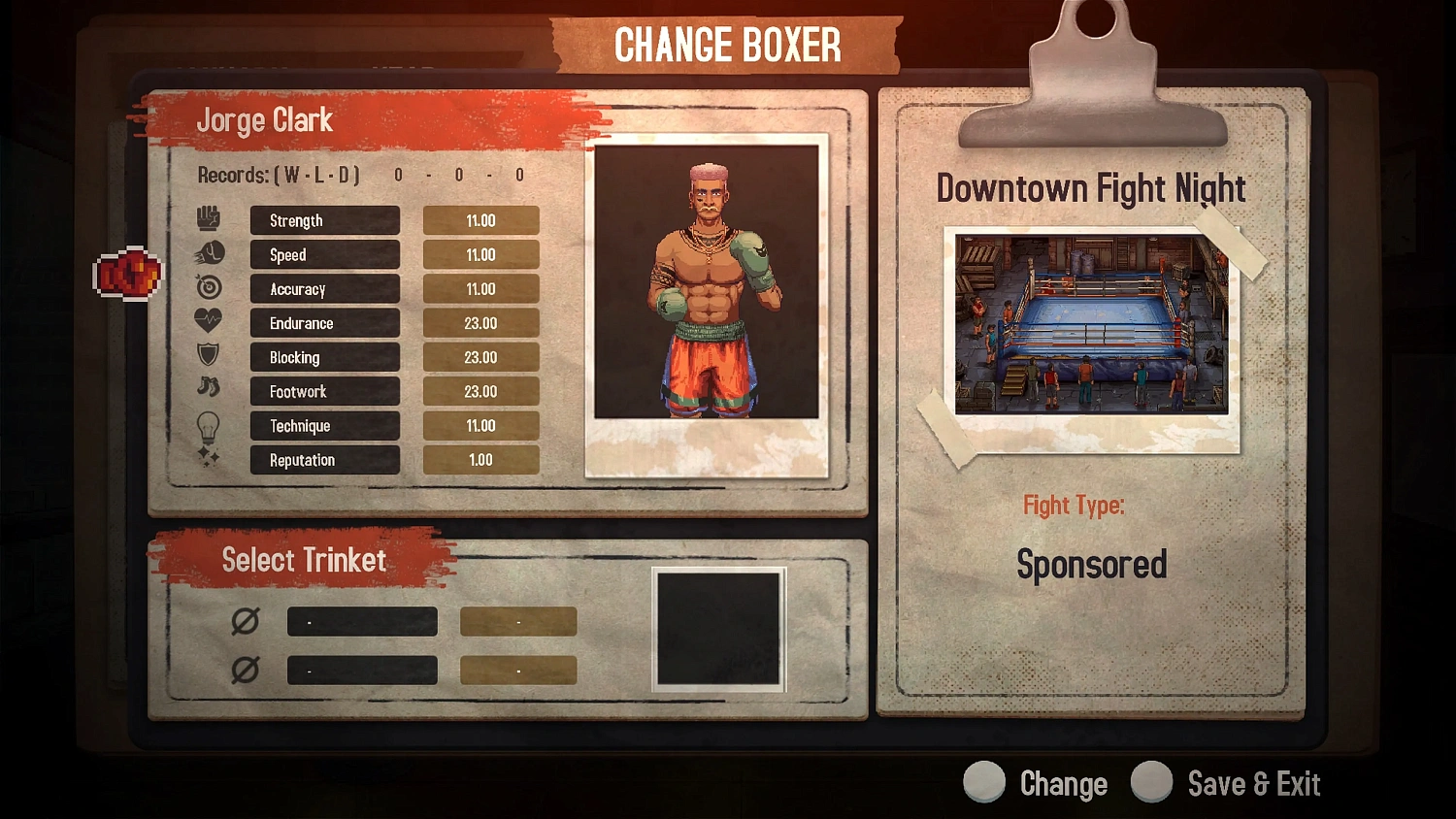Click the Endurance heart icon
1456x819 pixels.
pyautogui.click(x=209, y=320)
